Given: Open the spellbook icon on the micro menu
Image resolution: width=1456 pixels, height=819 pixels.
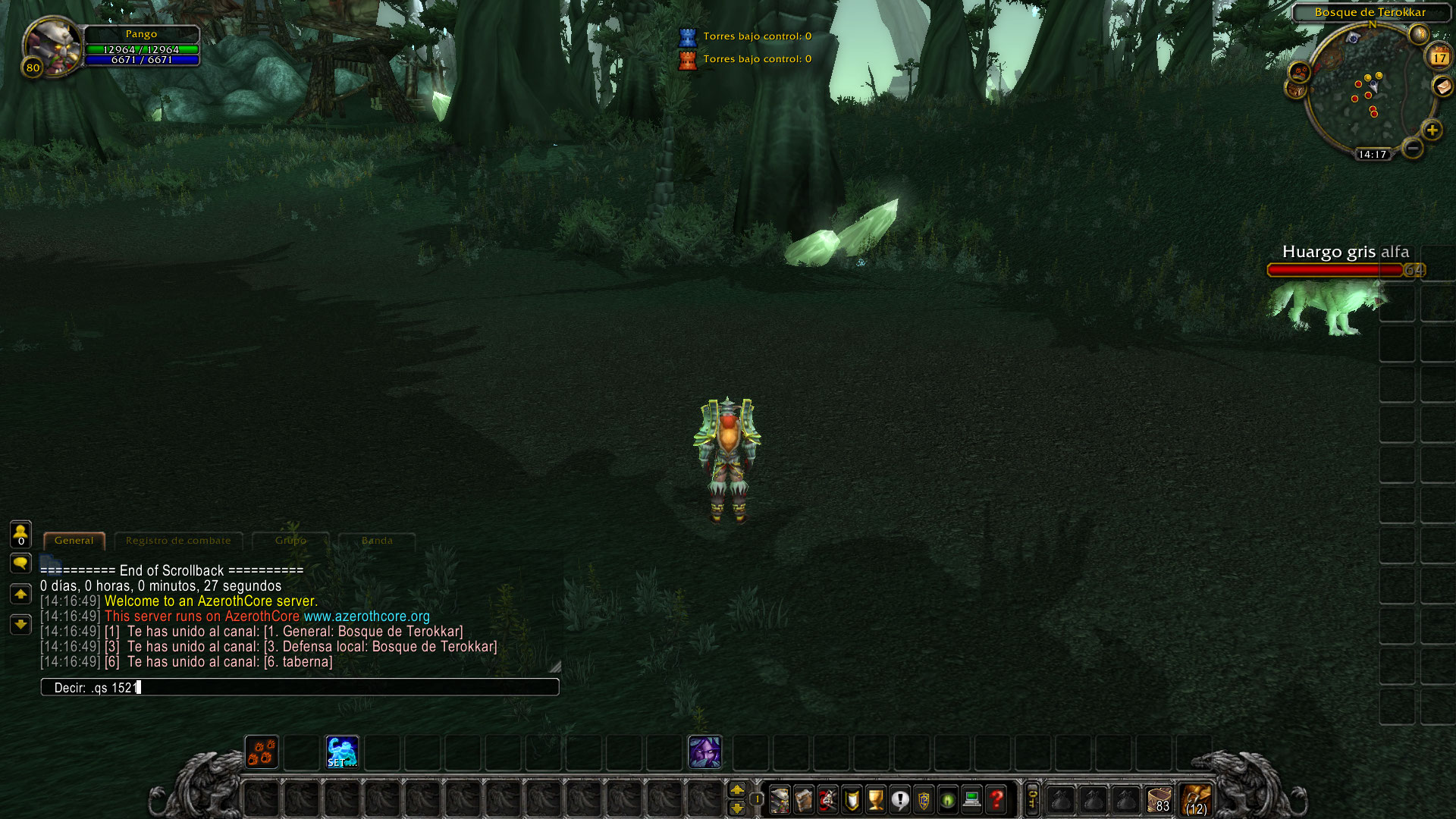Looking at the screenshot, I should coord(804,800).
